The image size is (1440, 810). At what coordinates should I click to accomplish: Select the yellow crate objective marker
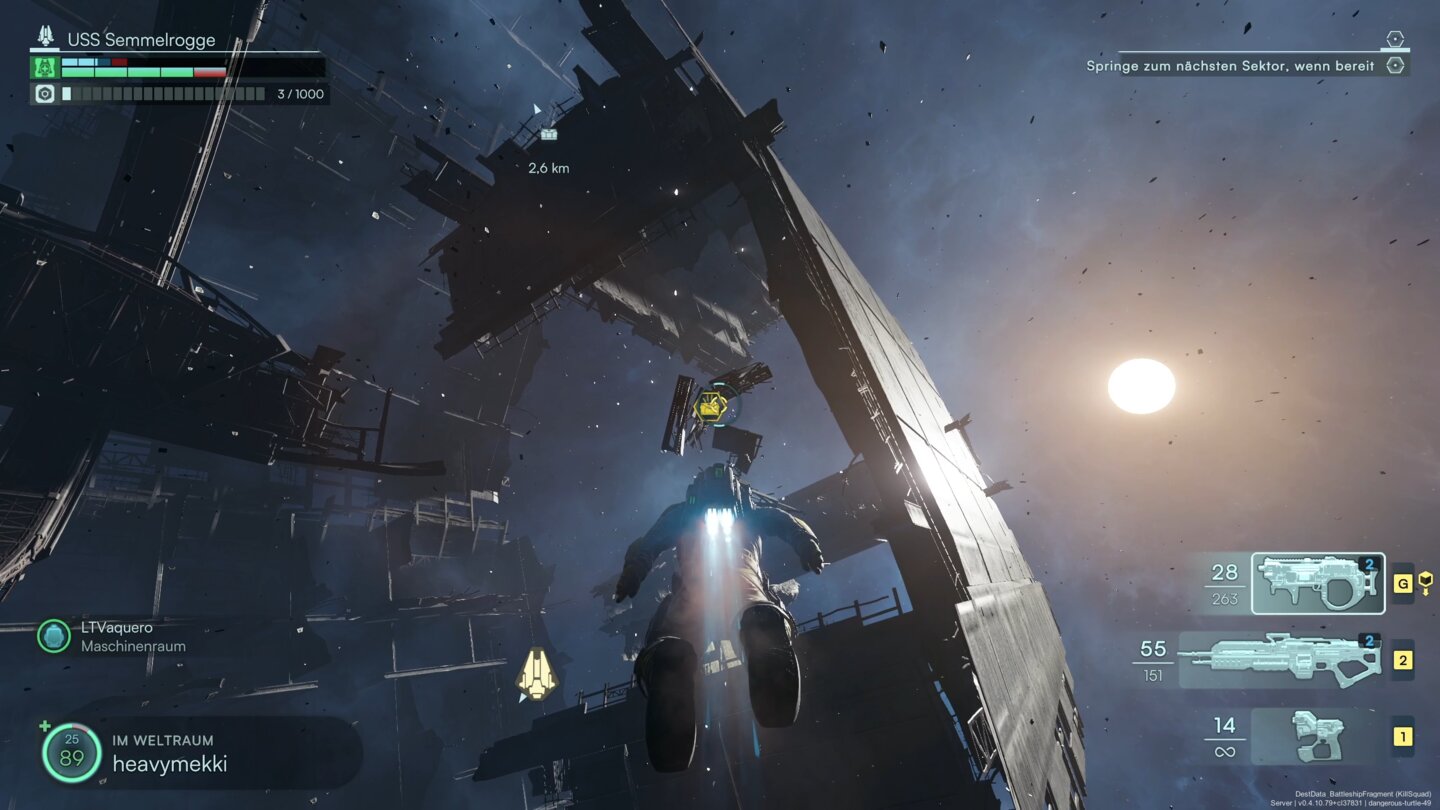coord(711,405)
